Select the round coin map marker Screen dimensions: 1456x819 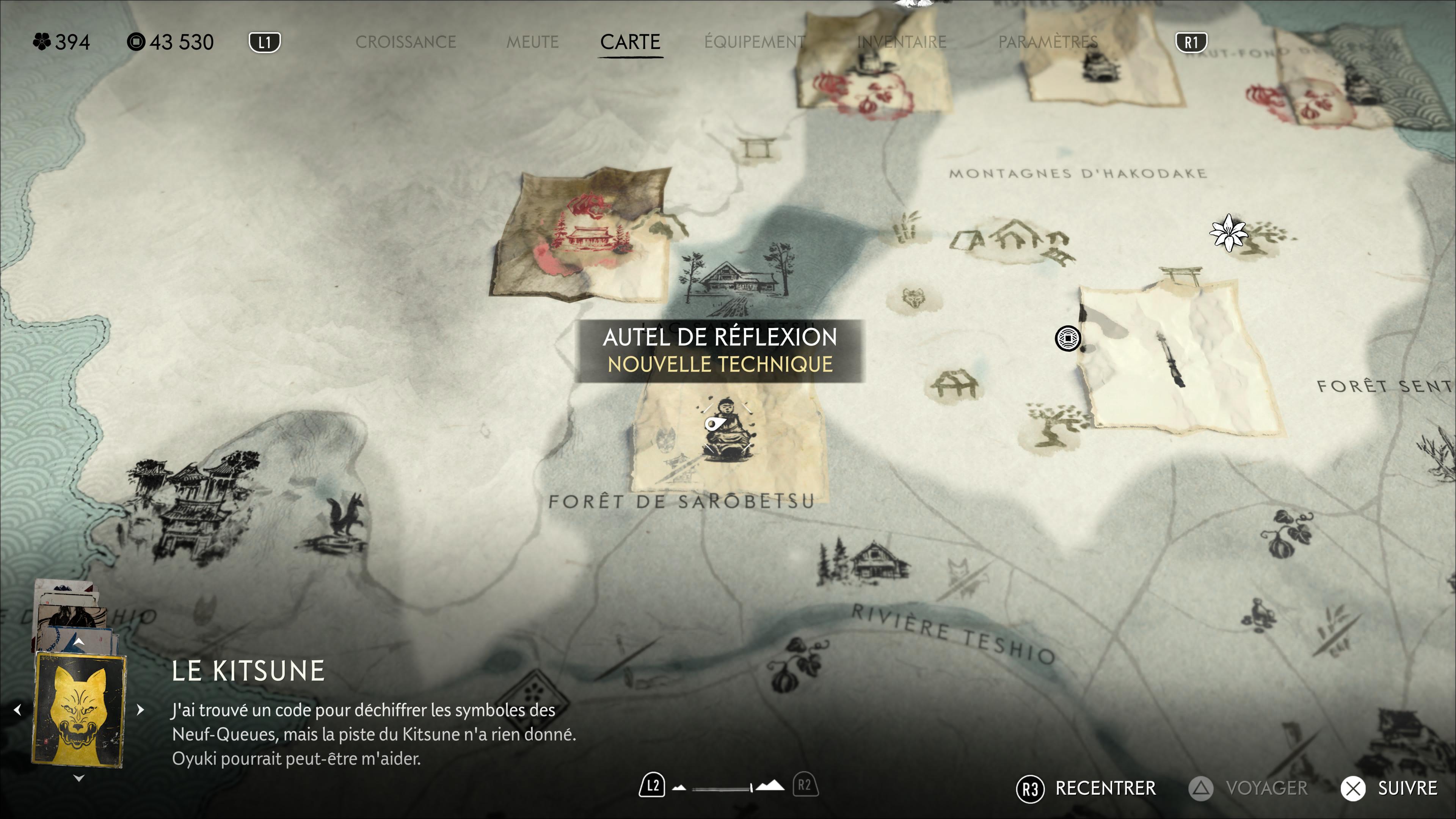[1068, 339]
